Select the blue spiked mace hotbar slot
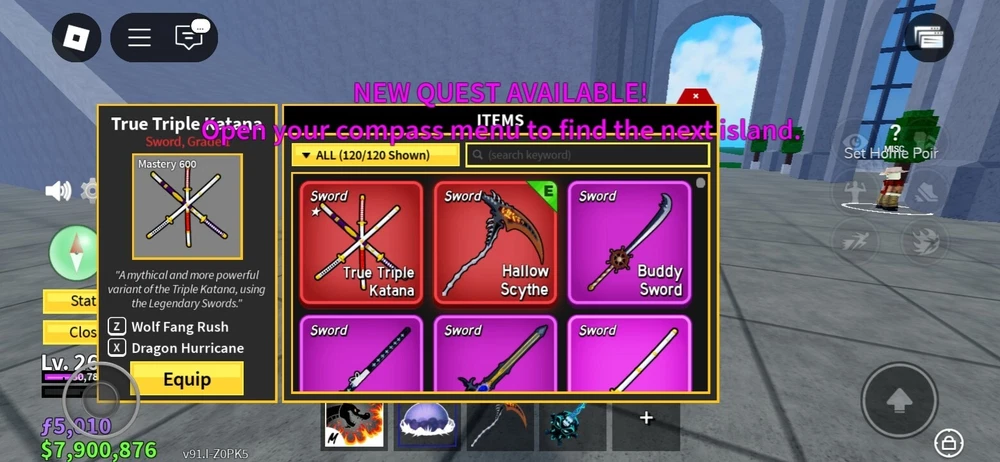1000x462 pixels. tap(572, 425)
